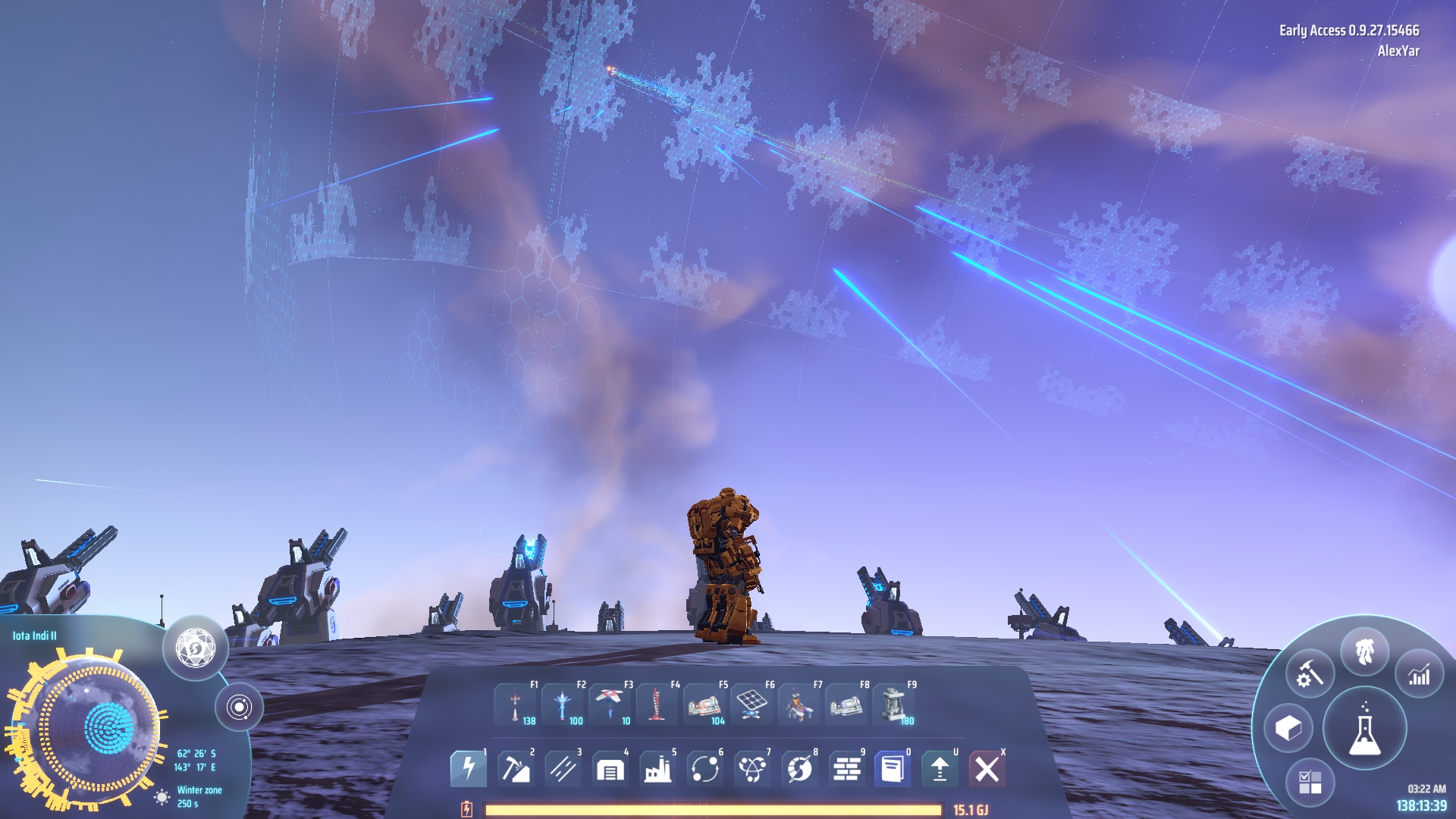Screen dimensions: 1456x819
Task: Activate the upgrade arrow tool
Action: [940, 769]
